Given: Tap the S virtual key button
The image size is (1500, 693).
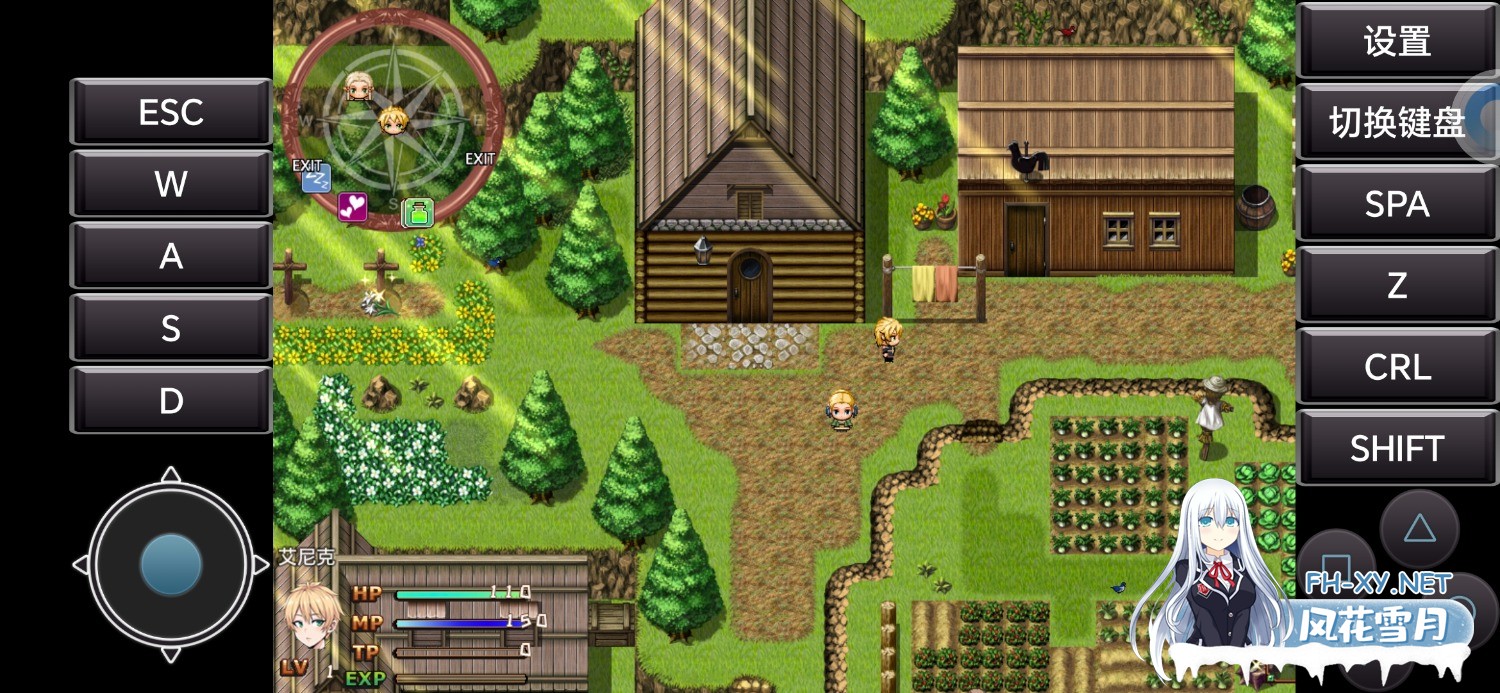Looking at the screenshot, I should 171,328.
